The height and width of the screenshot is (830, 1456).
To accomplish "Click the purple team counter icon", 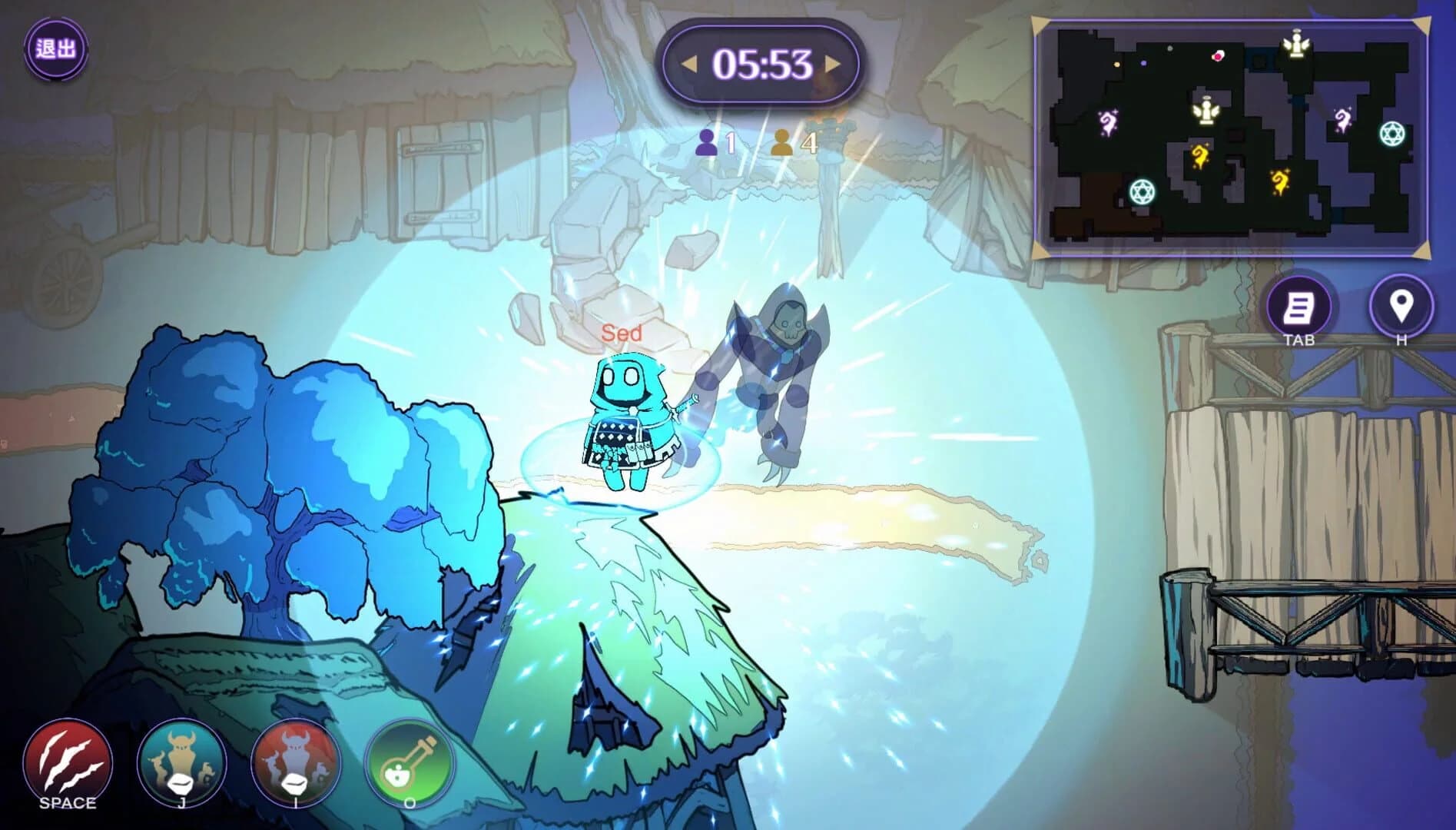I will click(708, 142).
